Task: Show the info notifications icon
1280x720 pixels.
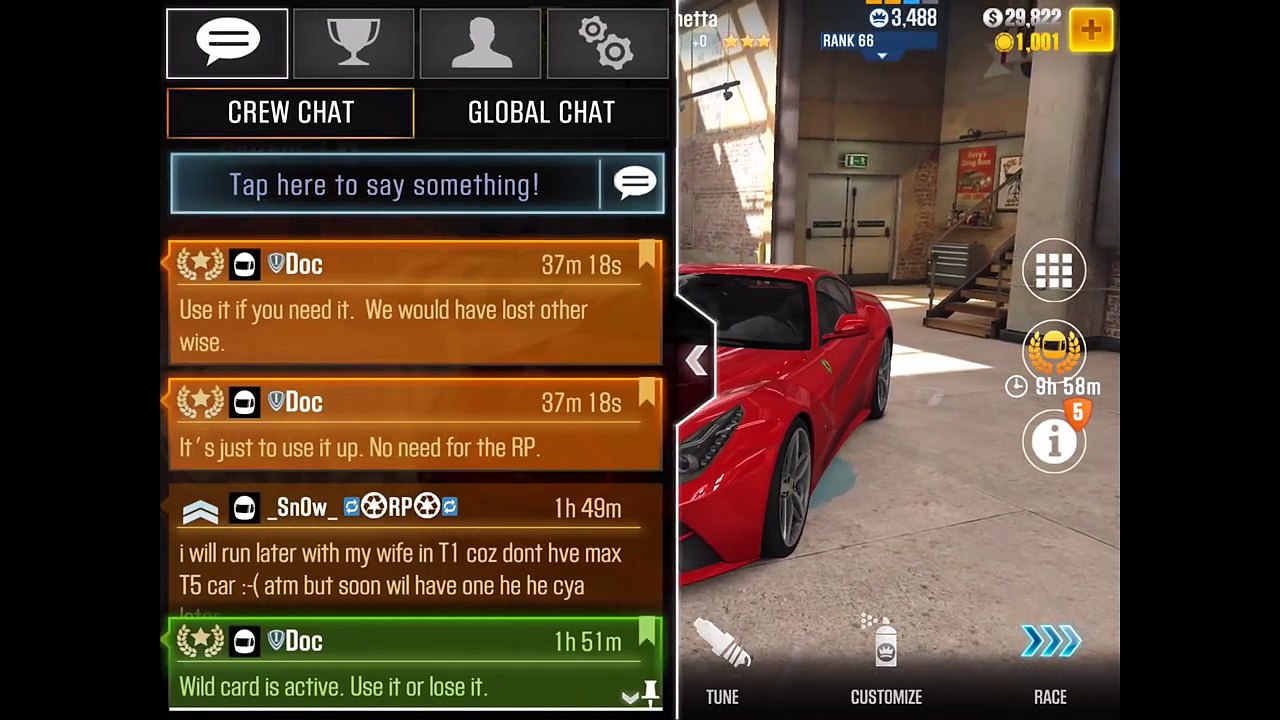Action: (1054, 440)
